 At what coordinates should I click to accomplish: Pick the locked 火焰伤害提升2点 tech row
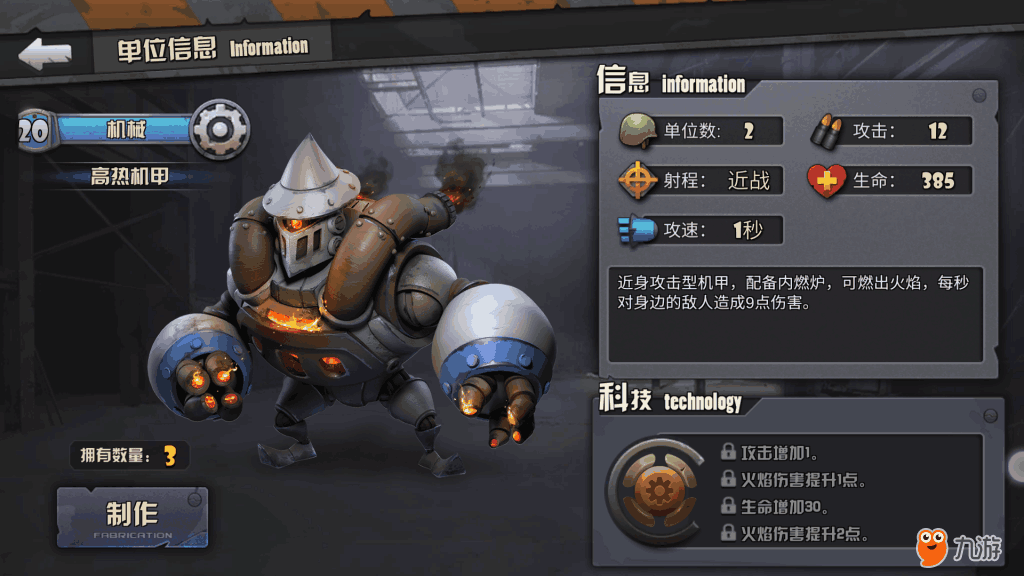[794, 534]
